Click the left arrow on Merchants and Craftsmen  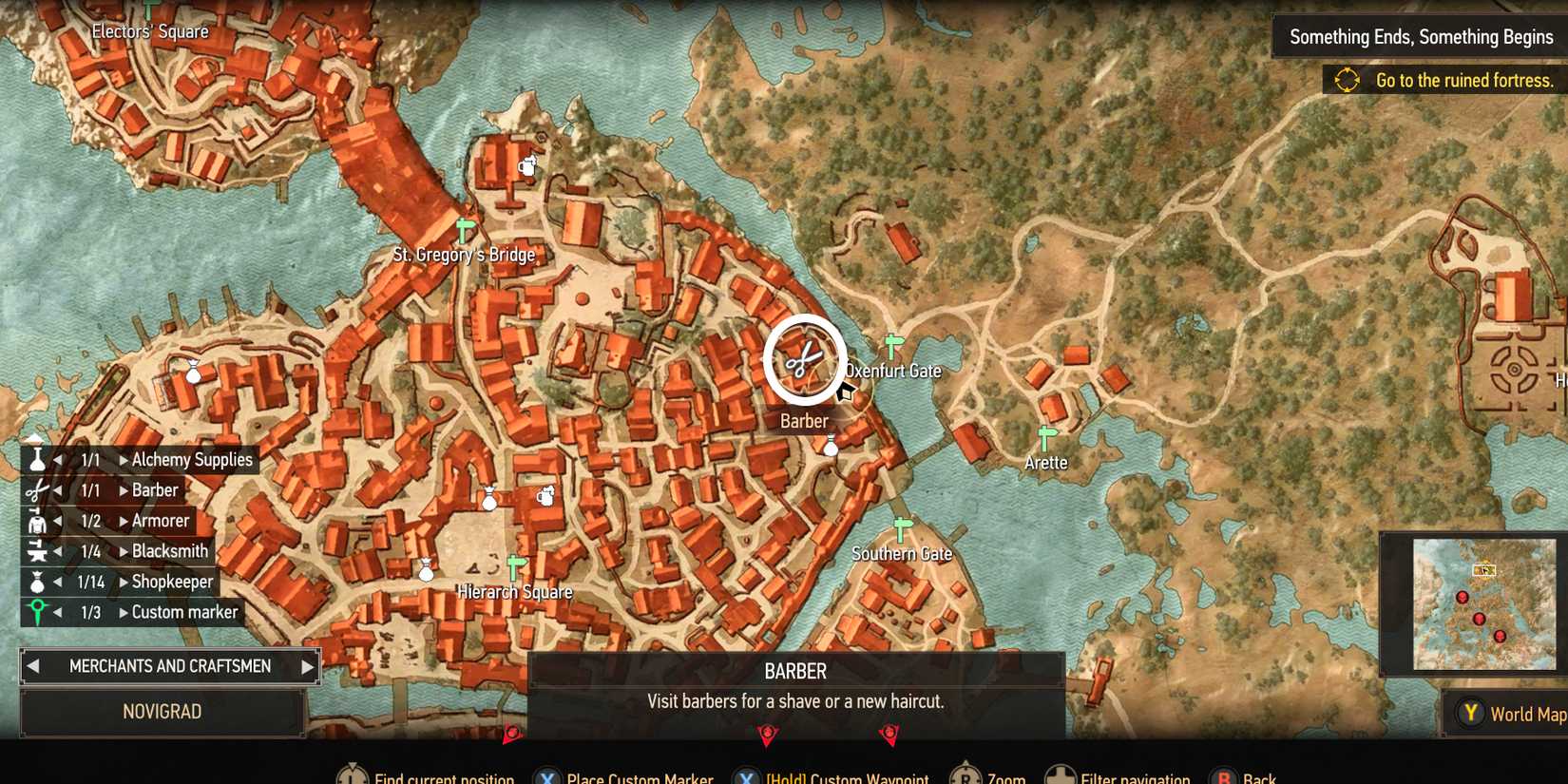(x=34, y=665)
